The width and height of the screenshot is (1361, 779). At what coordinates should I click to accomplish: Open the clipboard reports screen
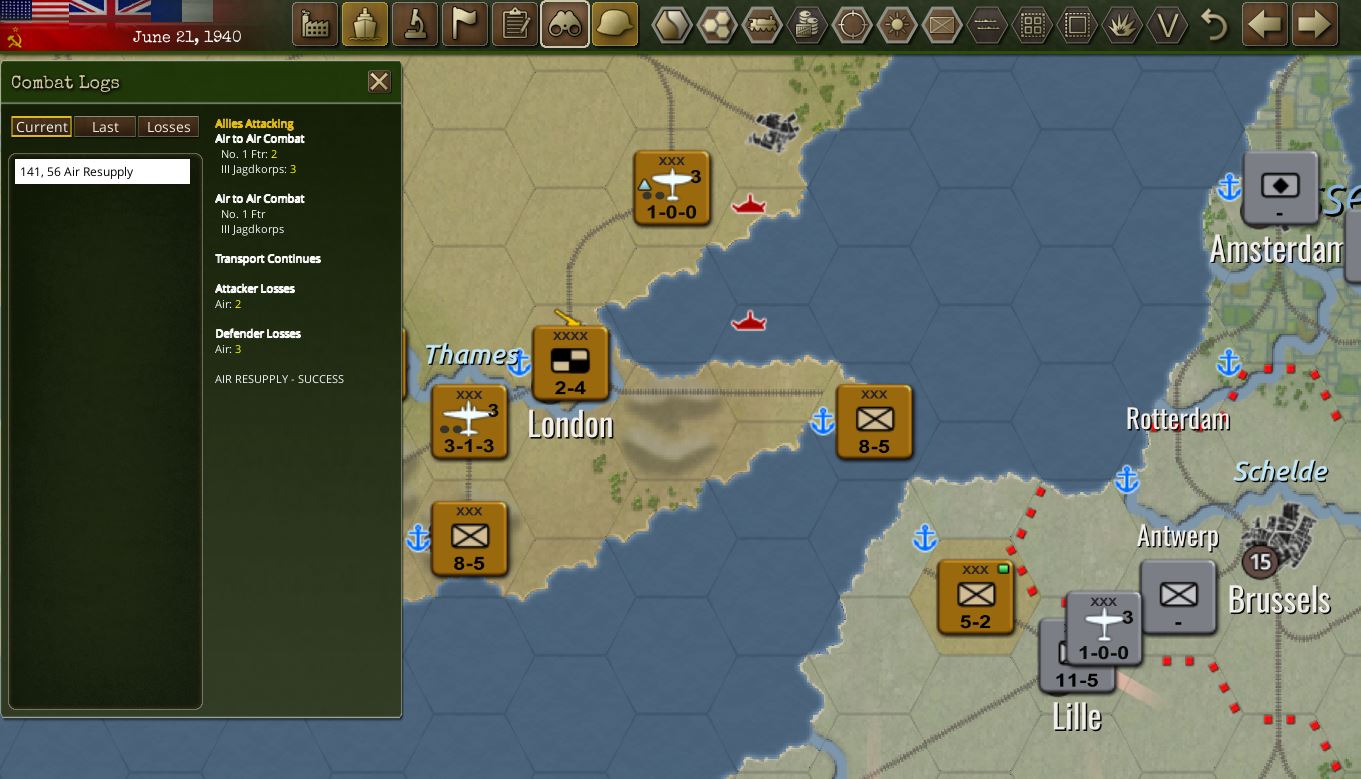click(515, 24)
